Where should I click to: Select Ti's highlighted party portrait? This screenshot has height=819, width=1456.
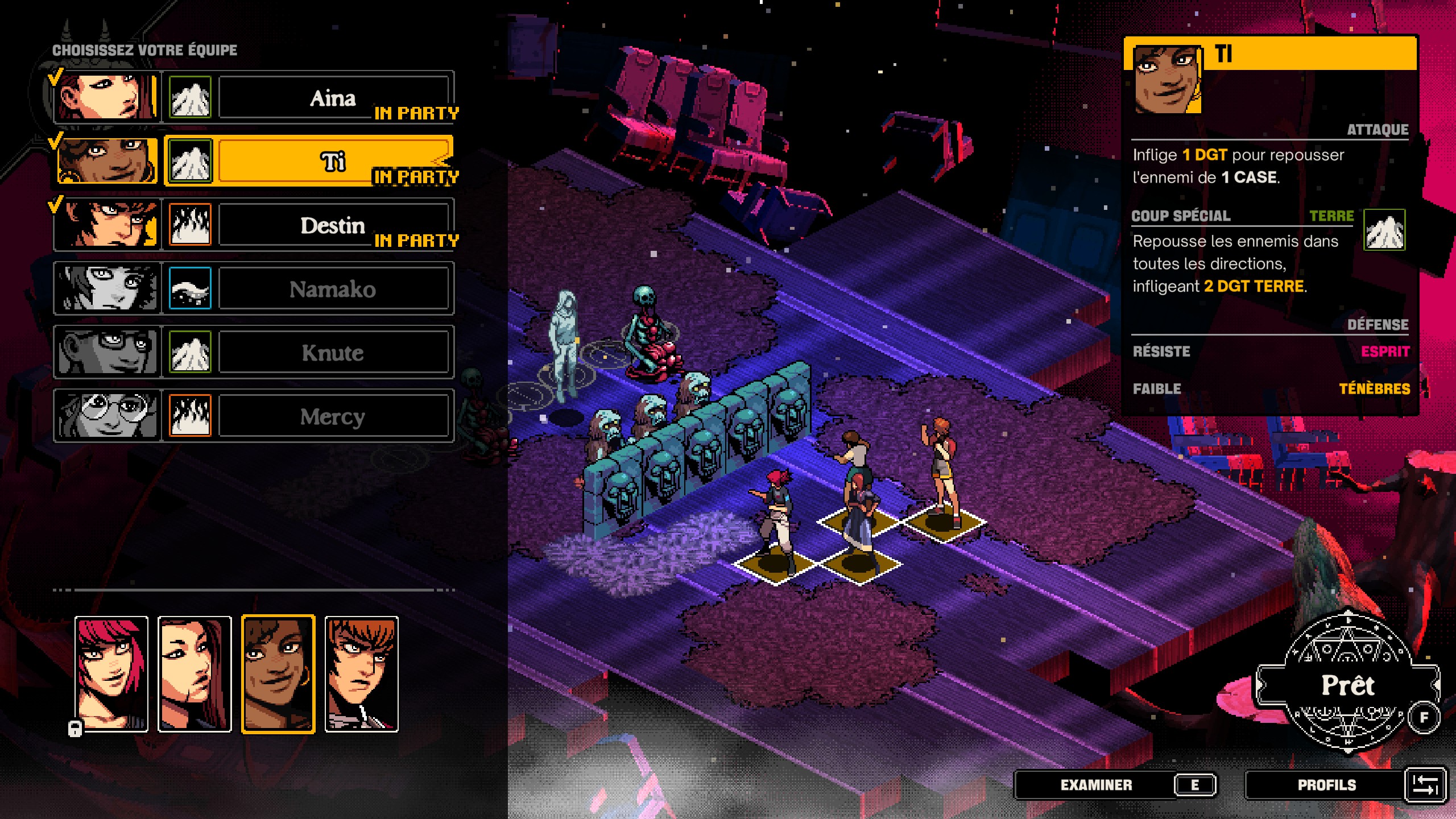pyautogui.click(x=278, y=674)
